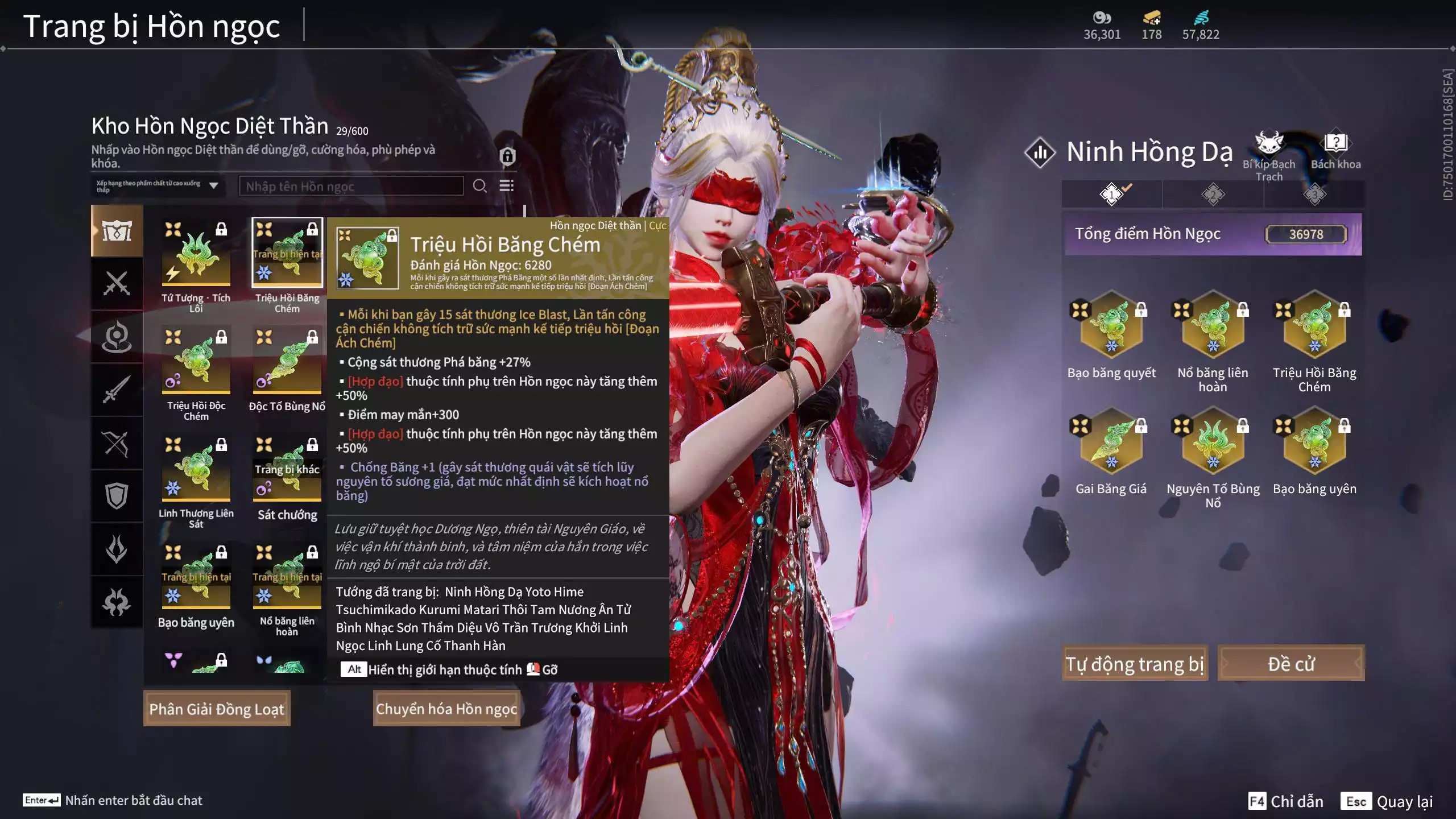Switch to the crossed swords category tab

tap(117, 283)
